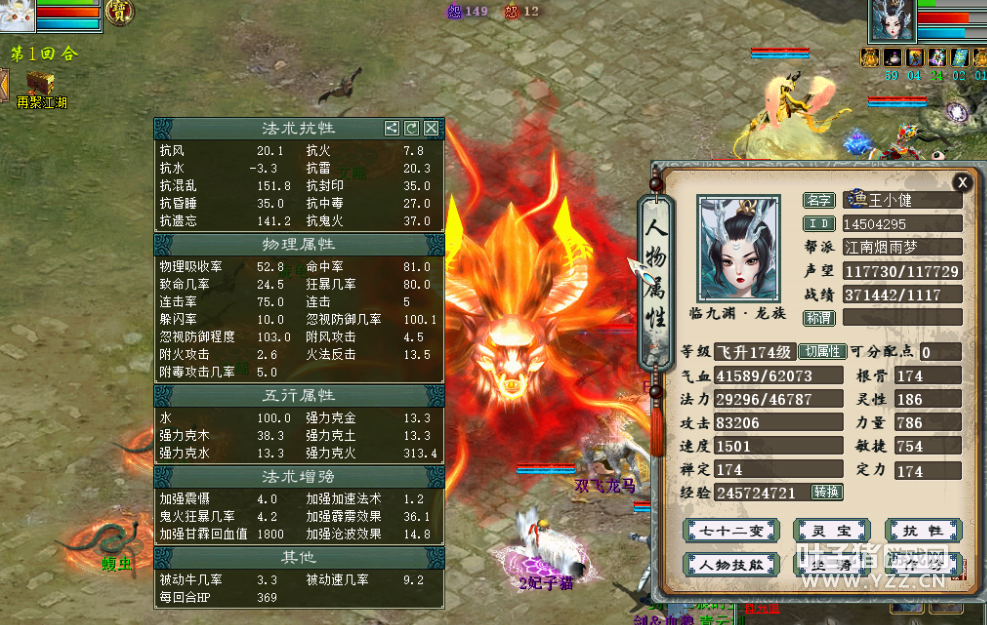This screenshot has height=625, width=987.
Task: Open the 称谓 title selector
Action: (x=819, y=317)
